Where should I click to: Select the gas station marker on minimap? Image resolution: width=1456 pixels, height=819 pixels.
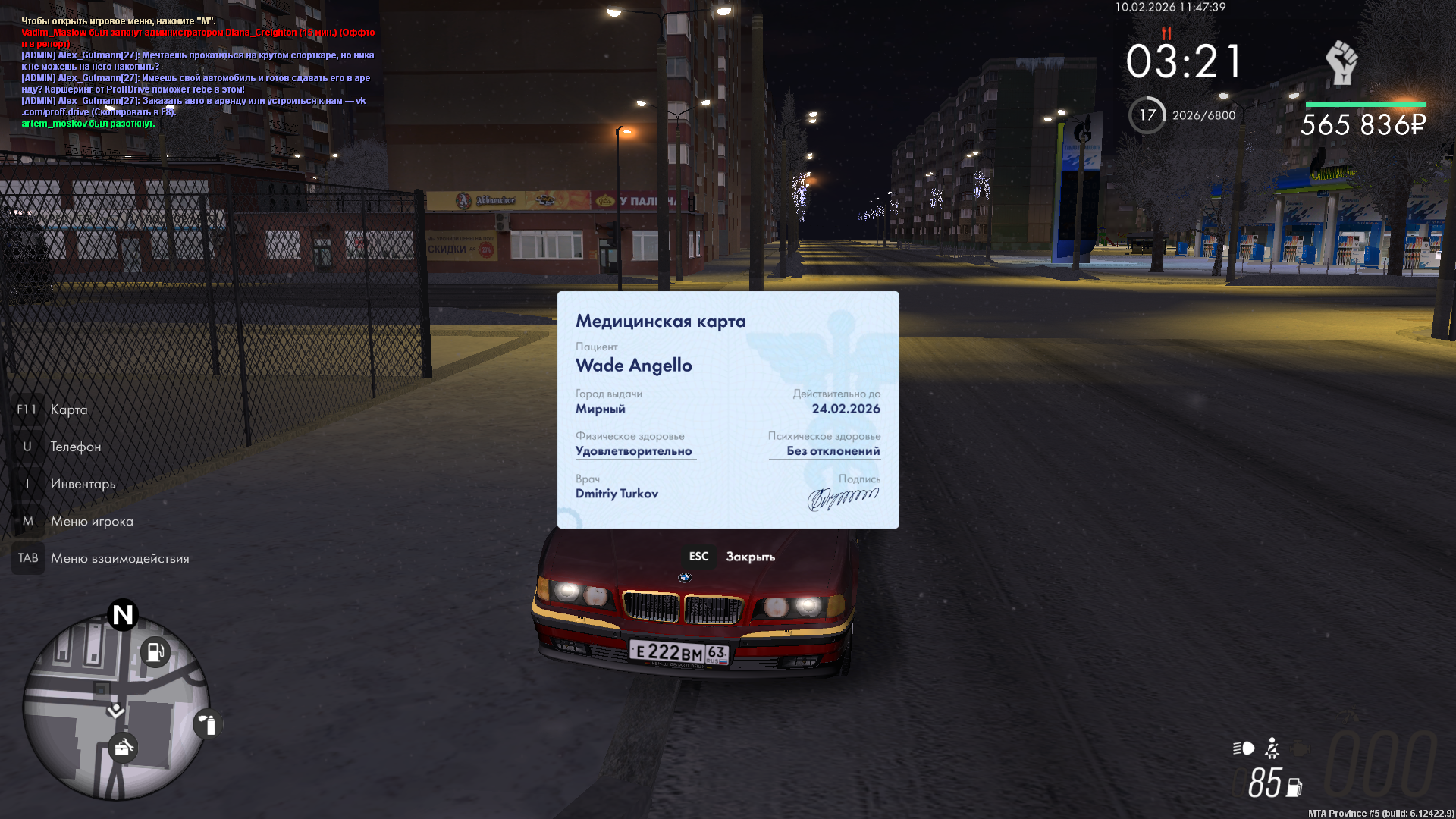point(155,651)
